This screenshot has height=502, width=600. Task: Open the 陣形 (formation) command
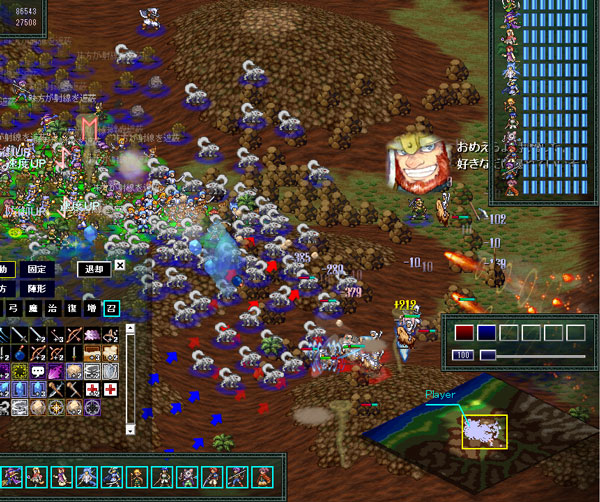click(x=37, y=287)
